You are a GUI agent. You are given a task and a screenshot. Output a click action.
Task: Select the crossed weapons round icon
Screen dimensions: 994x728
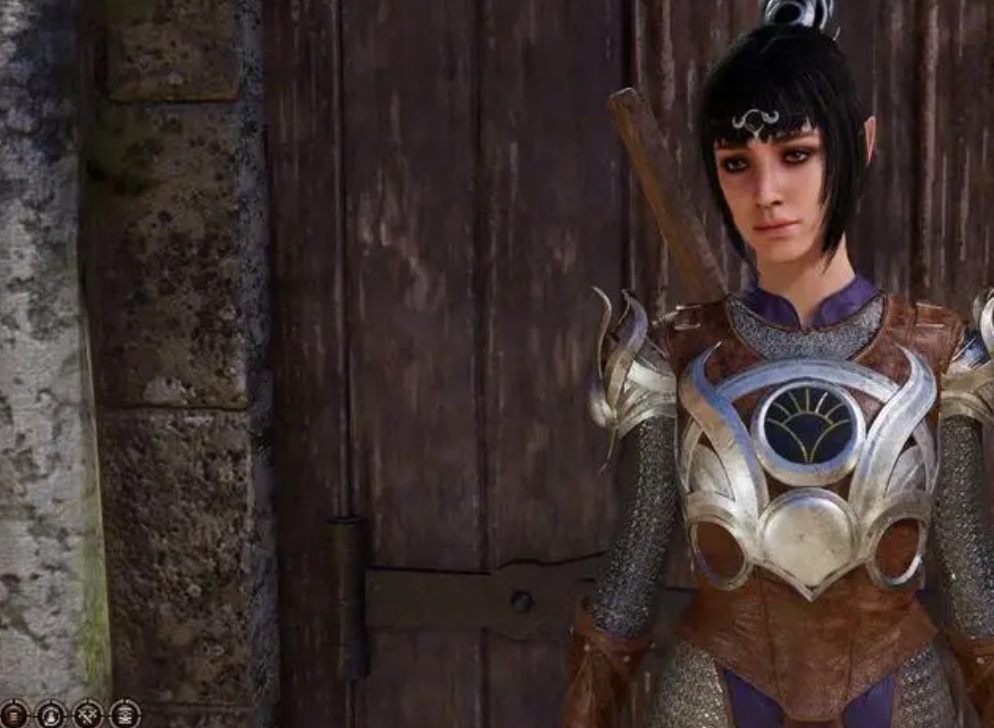88,714
